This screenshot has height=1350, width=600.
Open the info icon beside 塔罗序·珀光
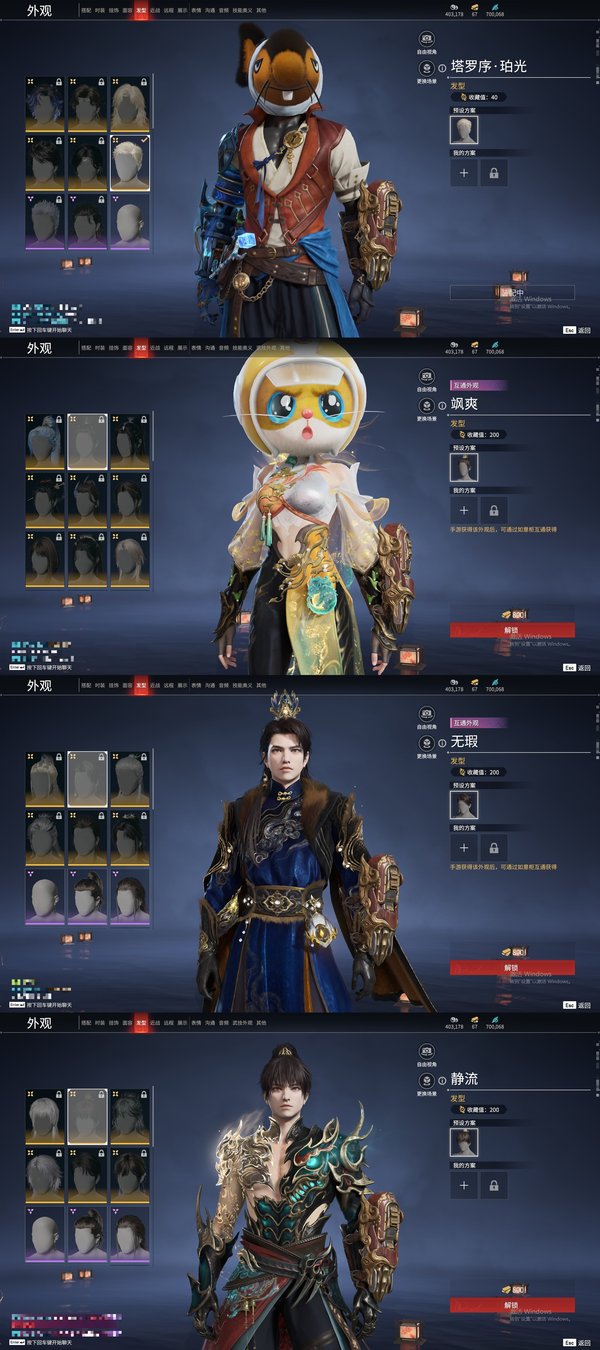coord(442,68)
